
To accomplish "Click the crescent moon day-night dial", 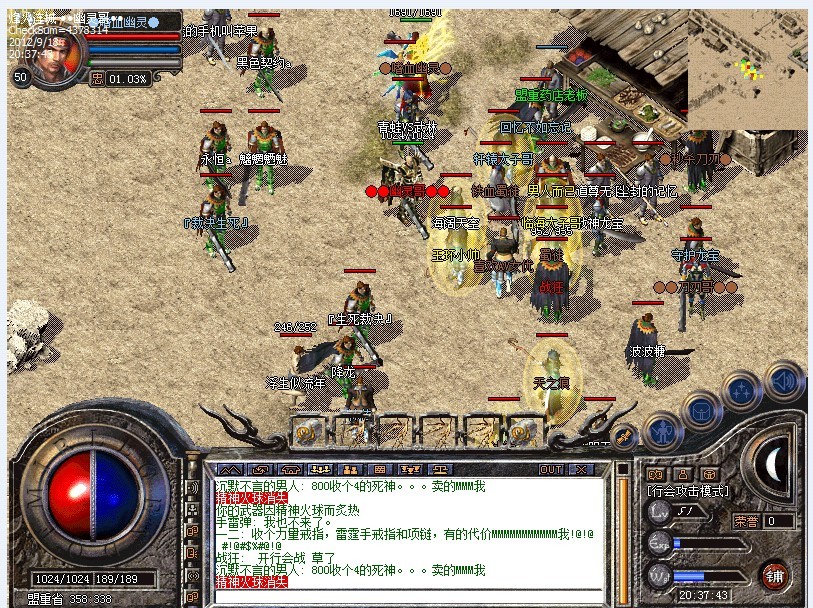I will 773,463.
